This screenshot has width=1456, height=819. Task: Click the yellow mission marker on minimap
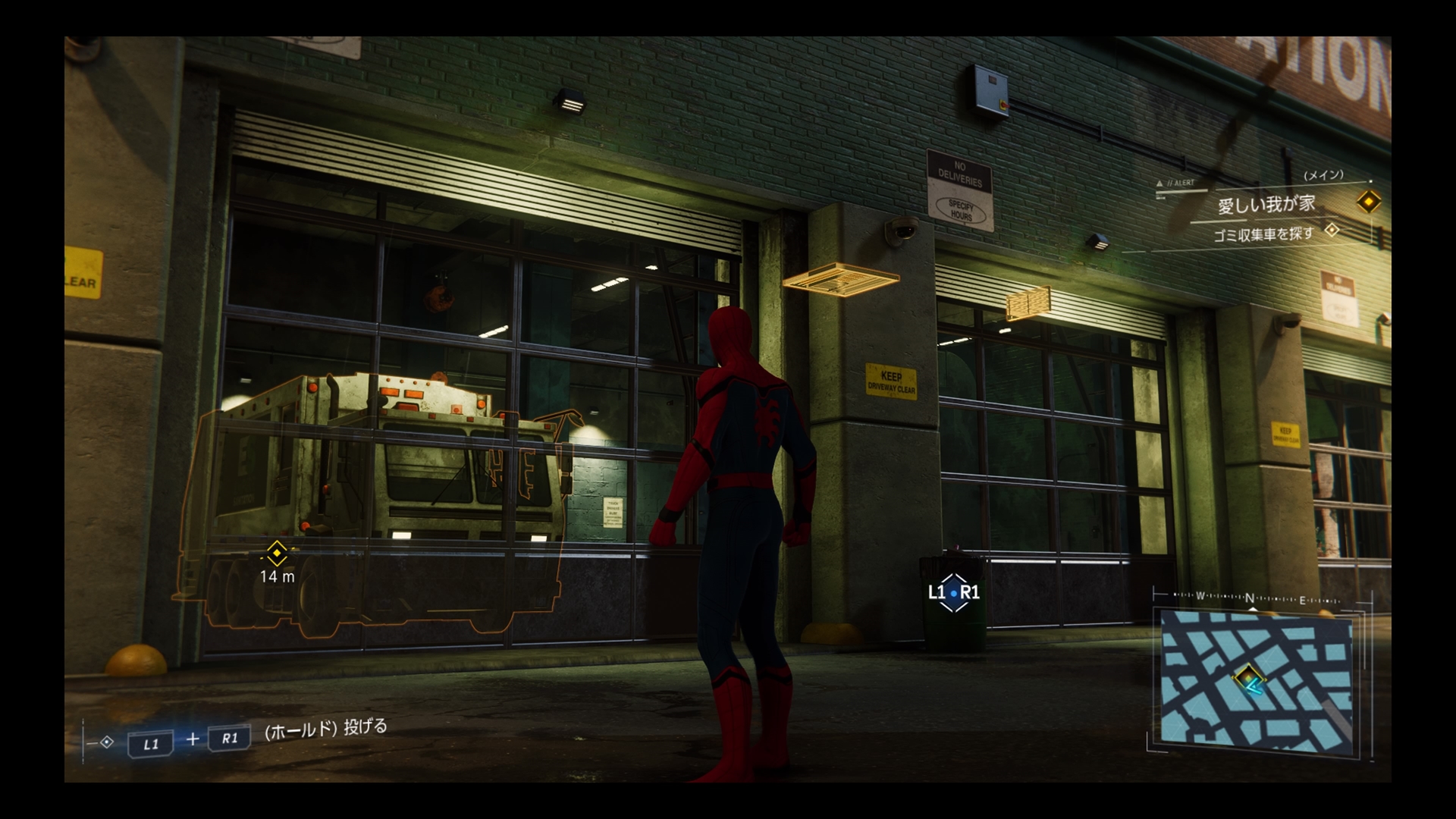pos(1247,675)
